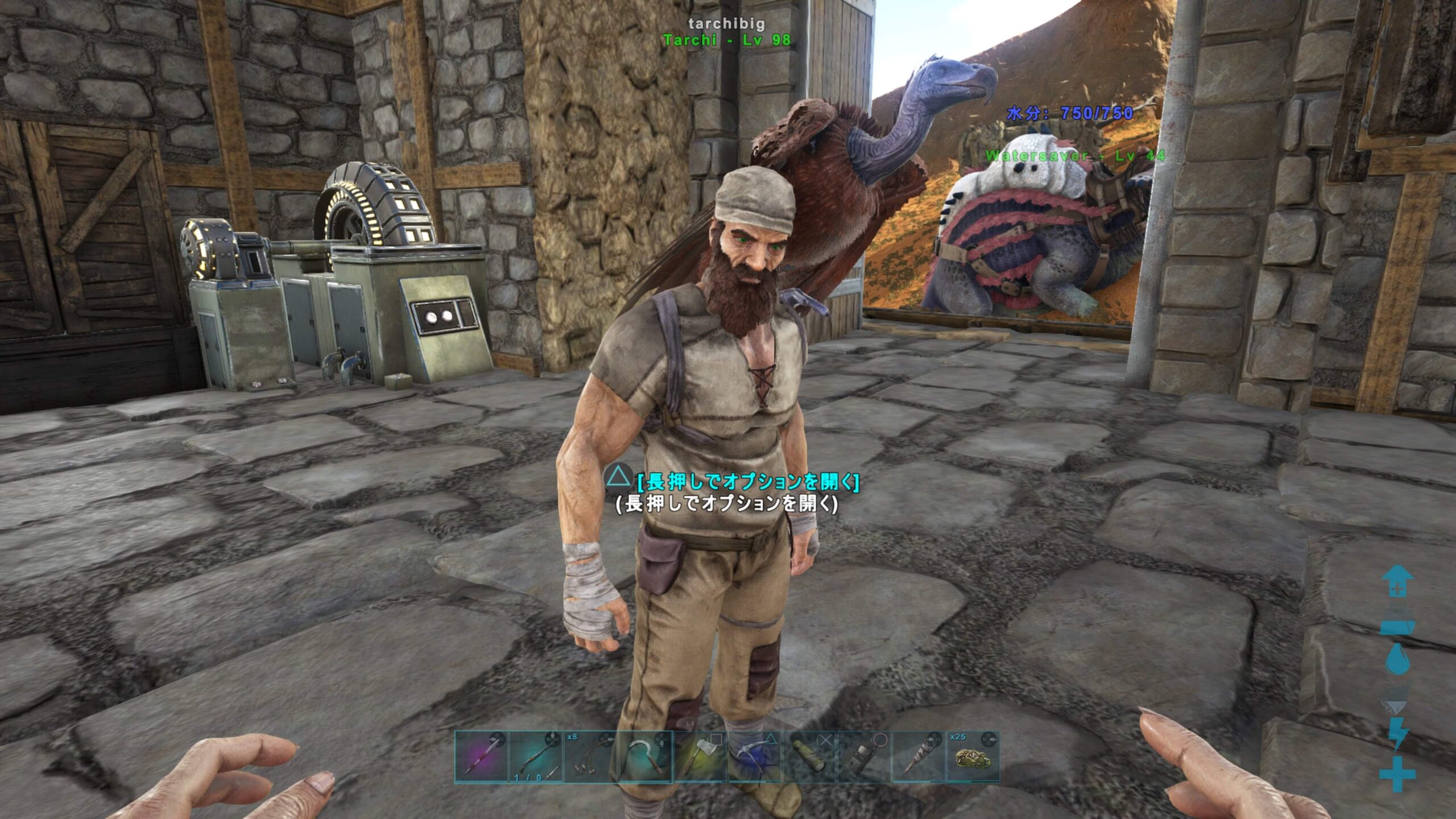Equip the wrapped wooden club

[x=918, y=757]
